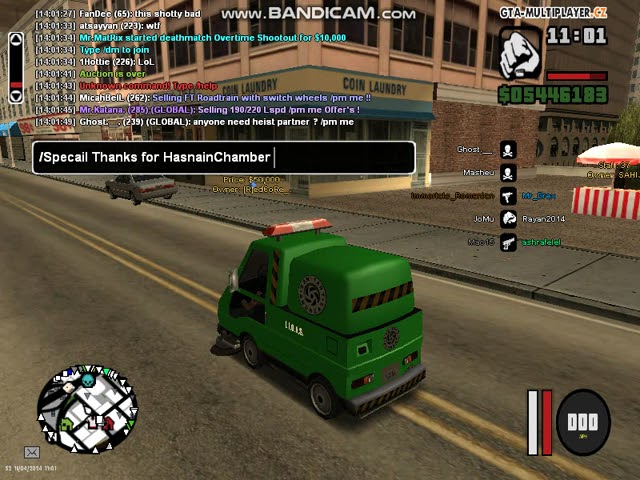640x480 pixels.
Task: Click the Bandicam watermark text
Action: (x=318, y=13)
